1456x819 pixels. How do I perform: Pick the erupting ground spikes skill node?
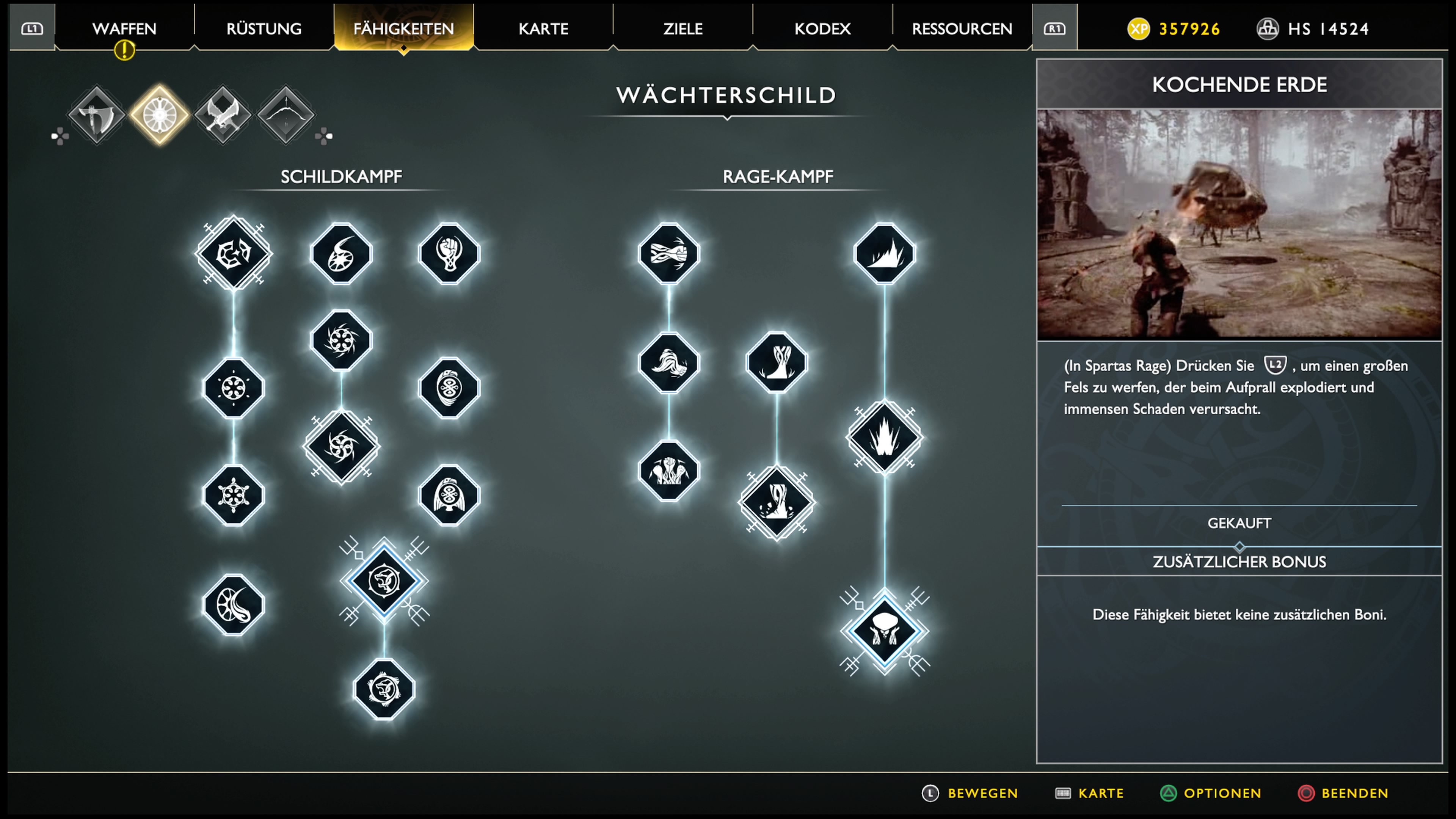click(x=885, y=437)
